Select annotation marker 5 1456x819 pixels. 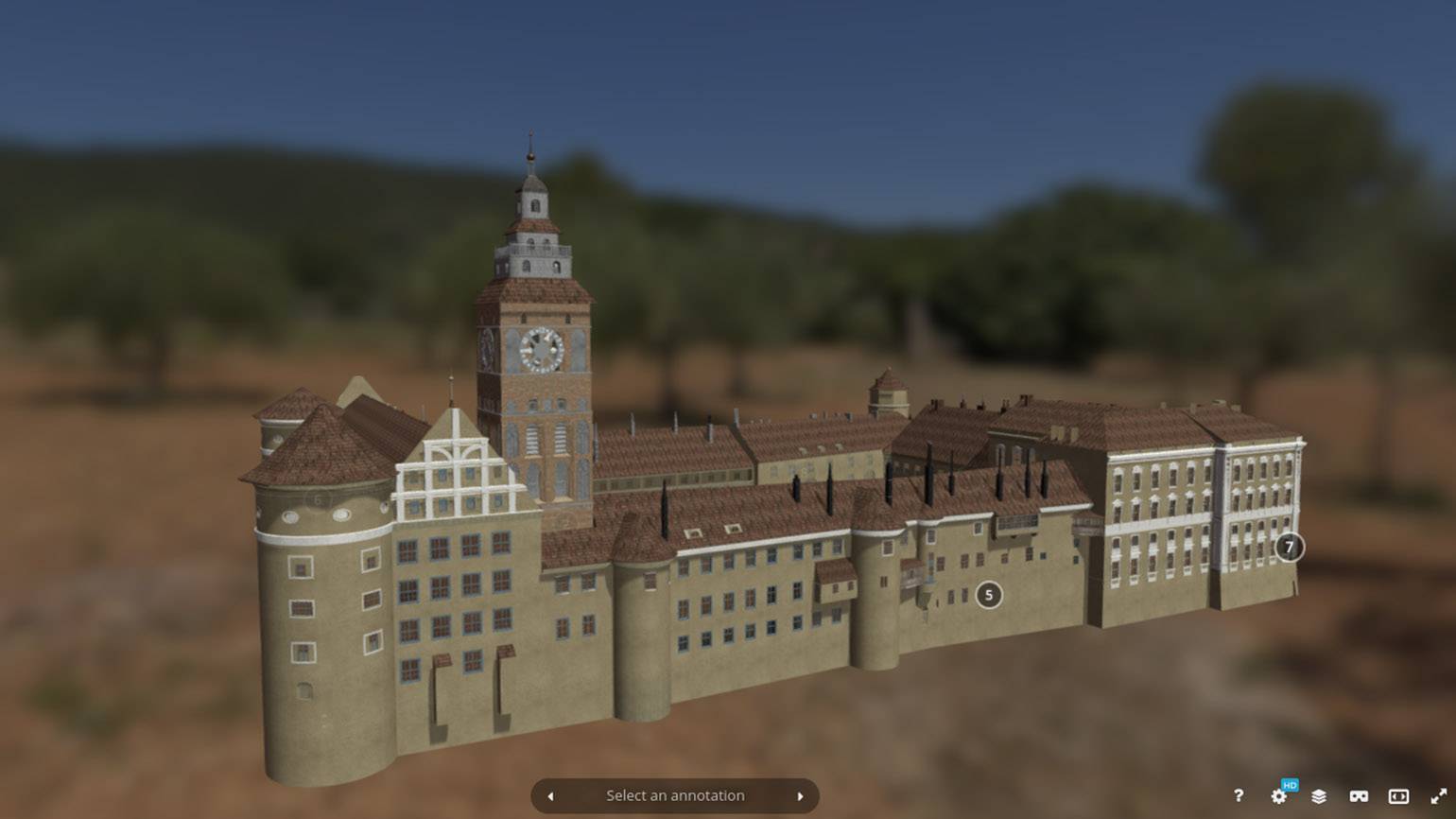point(989,595)
